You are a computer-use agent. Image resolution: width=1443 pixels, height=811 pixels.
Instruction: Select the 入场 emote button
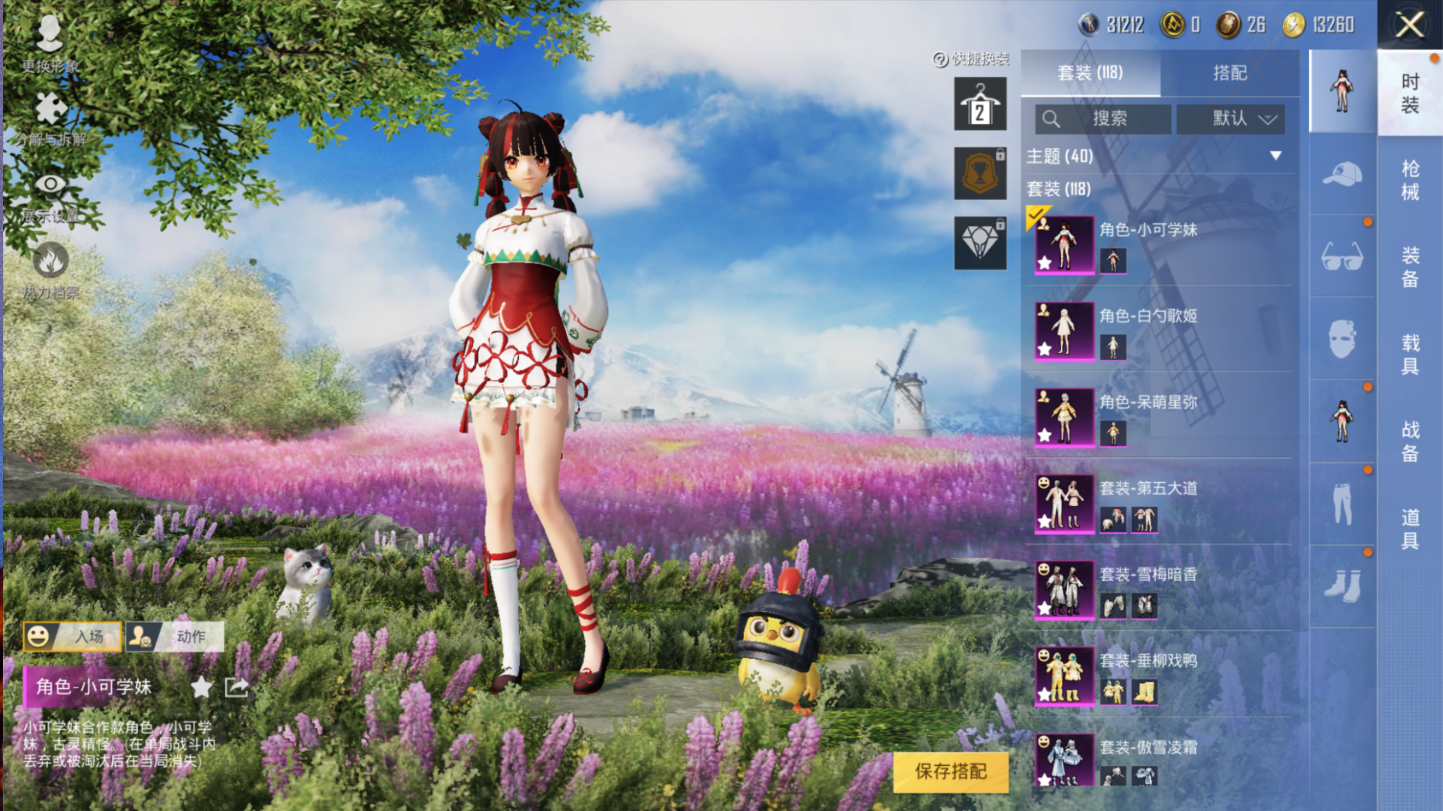click(x=73, y=636)
